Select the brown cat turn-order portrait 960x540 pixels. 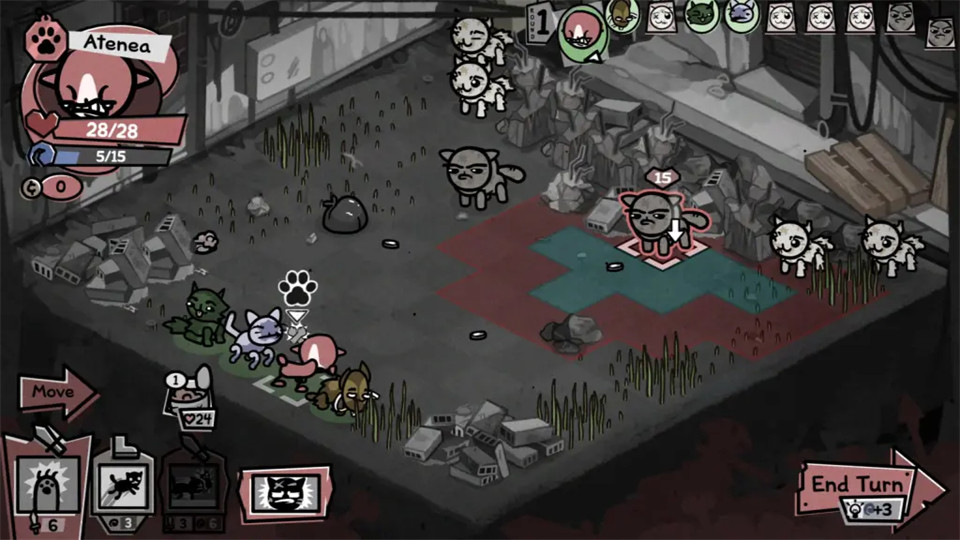621,14
